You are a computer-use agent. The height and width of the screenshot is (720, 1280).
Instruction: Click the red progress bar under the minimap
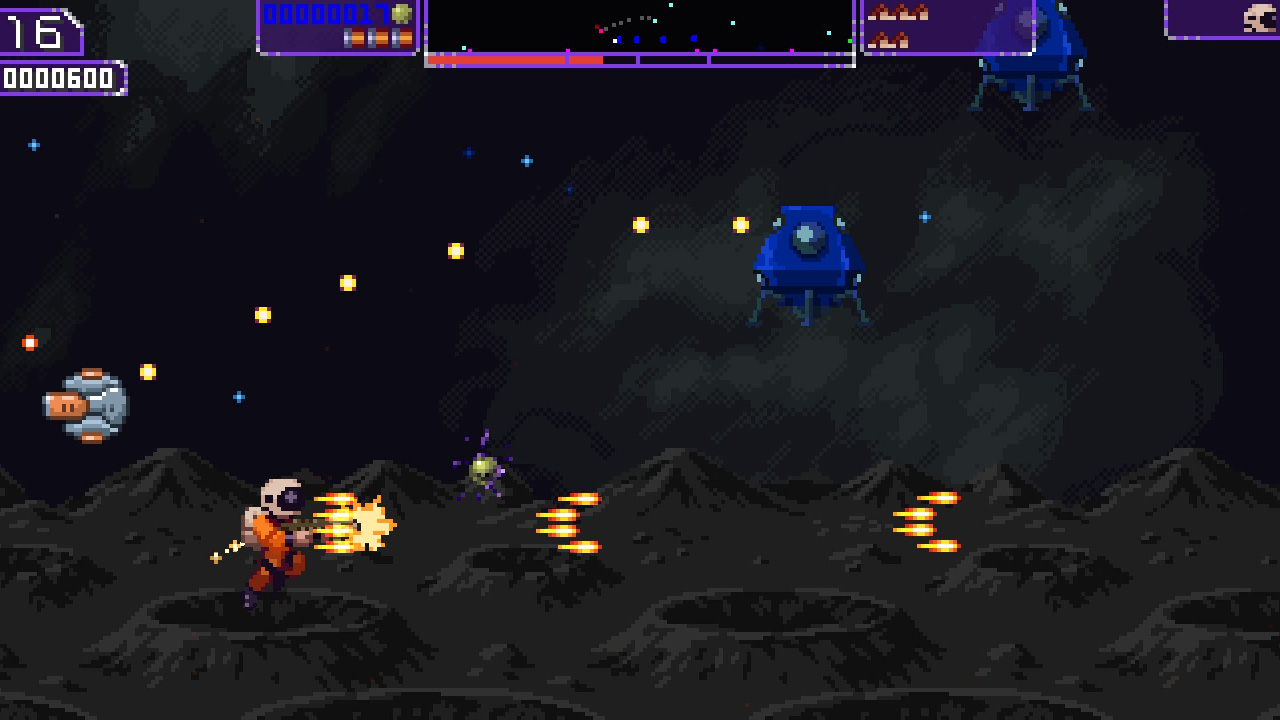click(510, 60)
